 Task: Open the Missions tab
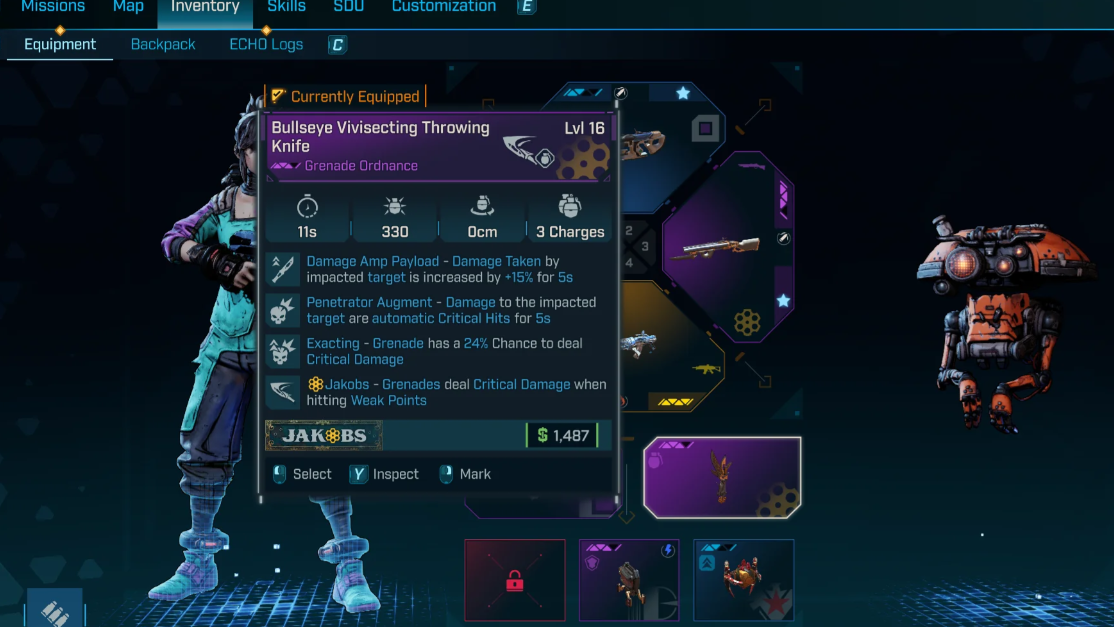coord(53,7)
